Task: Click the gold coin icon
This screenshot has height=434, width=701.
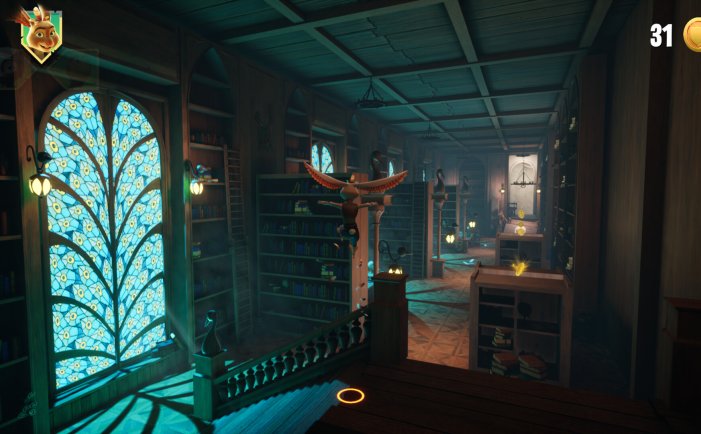Action: tap(692, 35)
